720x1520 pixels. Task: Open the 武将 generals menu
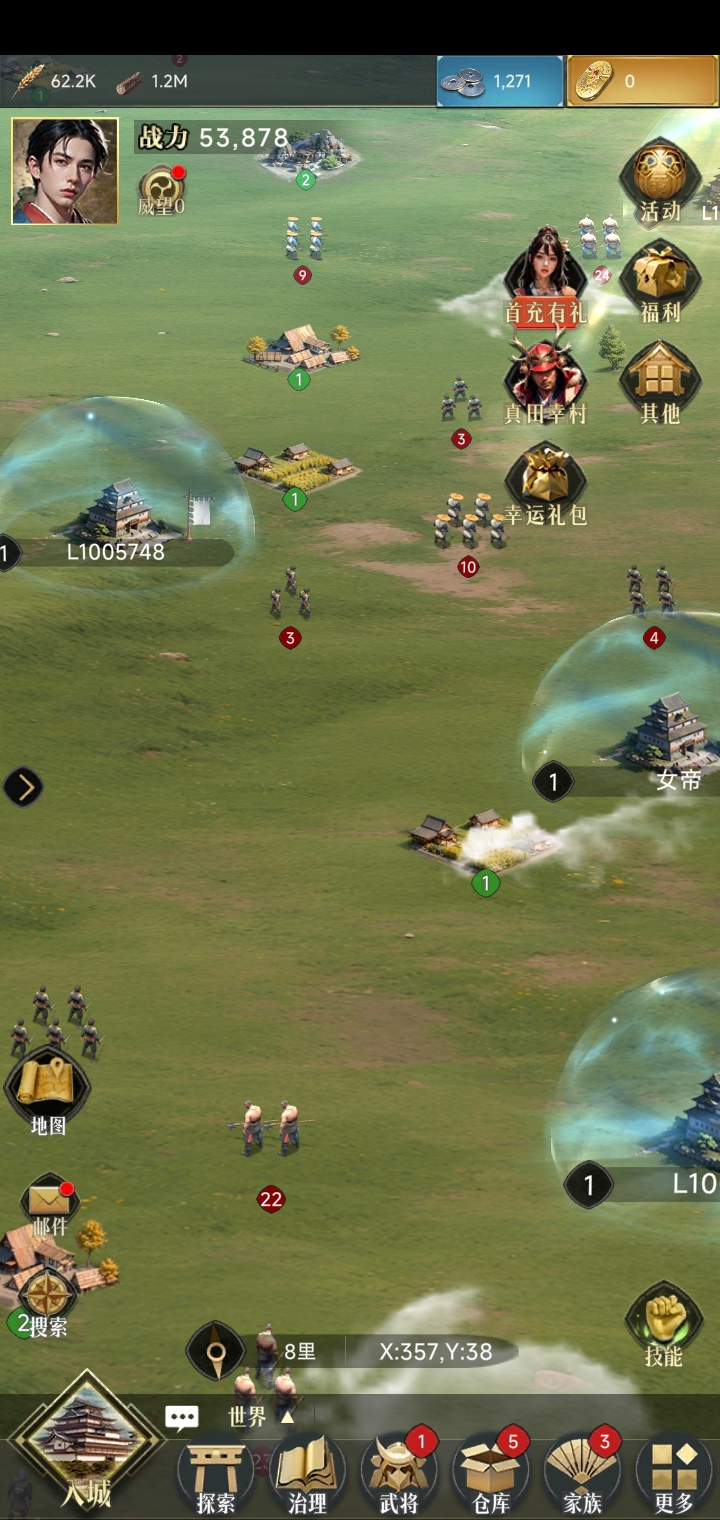399,1474
